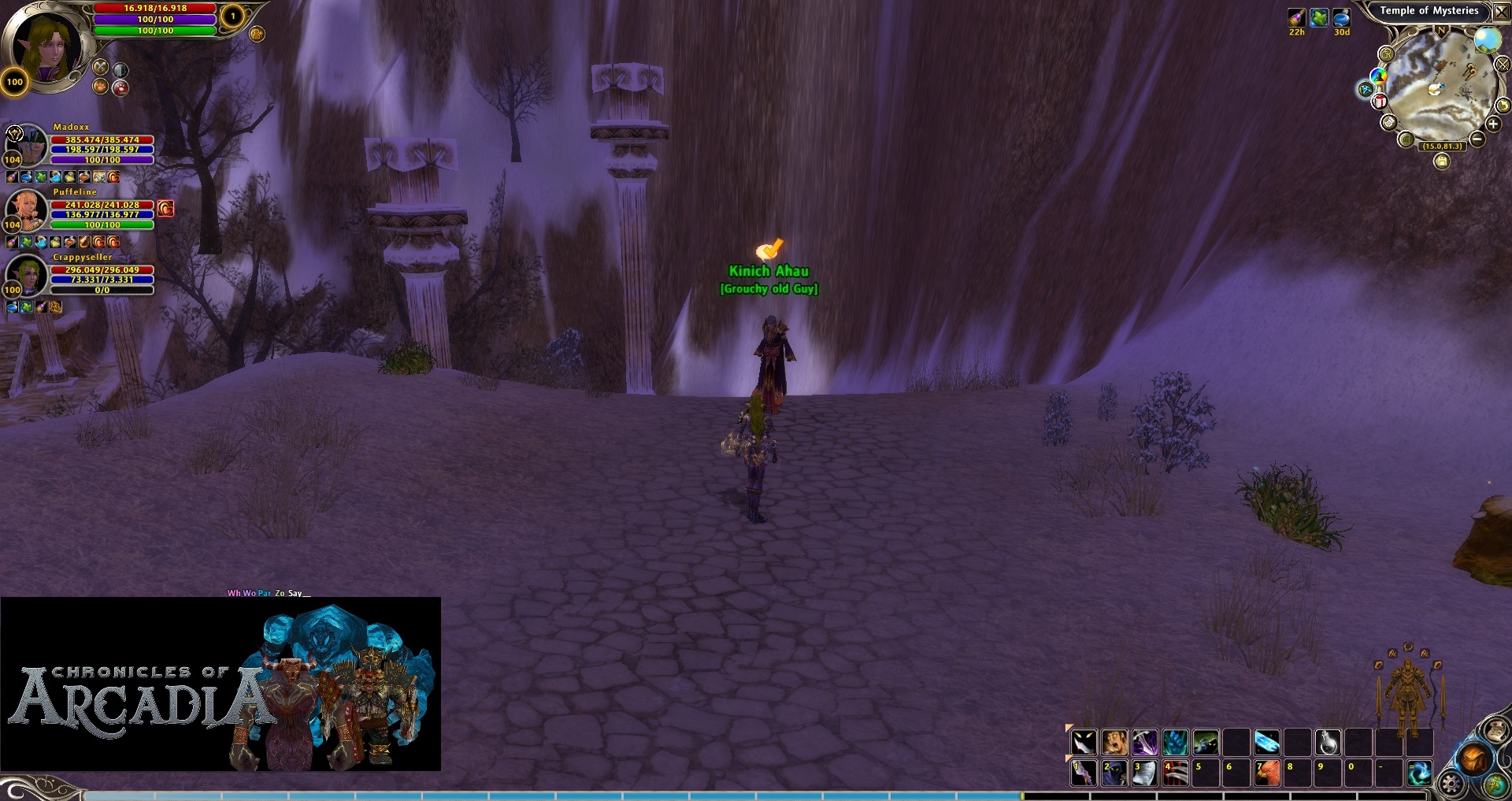Open the red gift box icon
This screenshot has height=801, width=1512.
point(1380,102)
